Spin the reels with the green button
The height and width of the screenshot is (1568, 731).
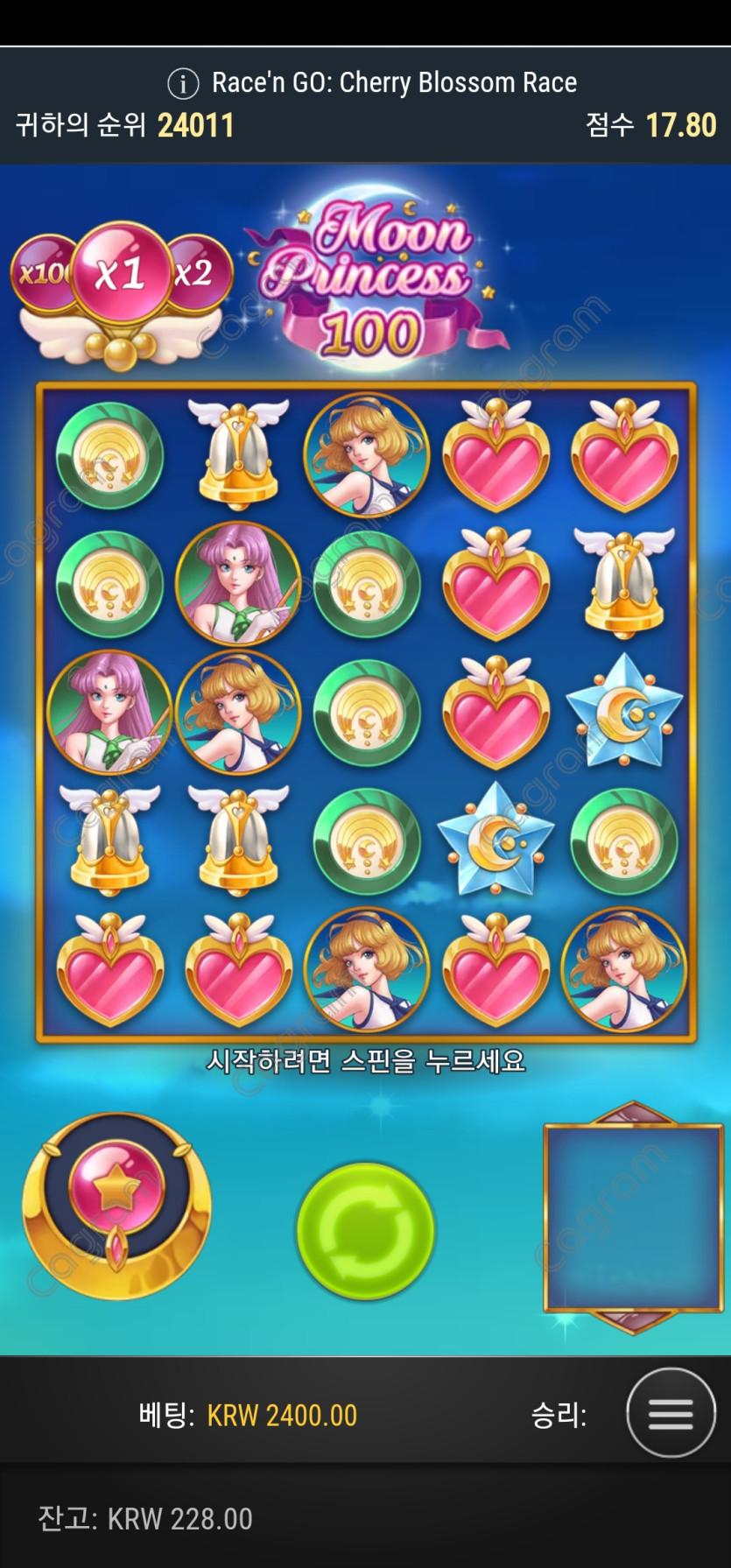[x=365, y=1230]
